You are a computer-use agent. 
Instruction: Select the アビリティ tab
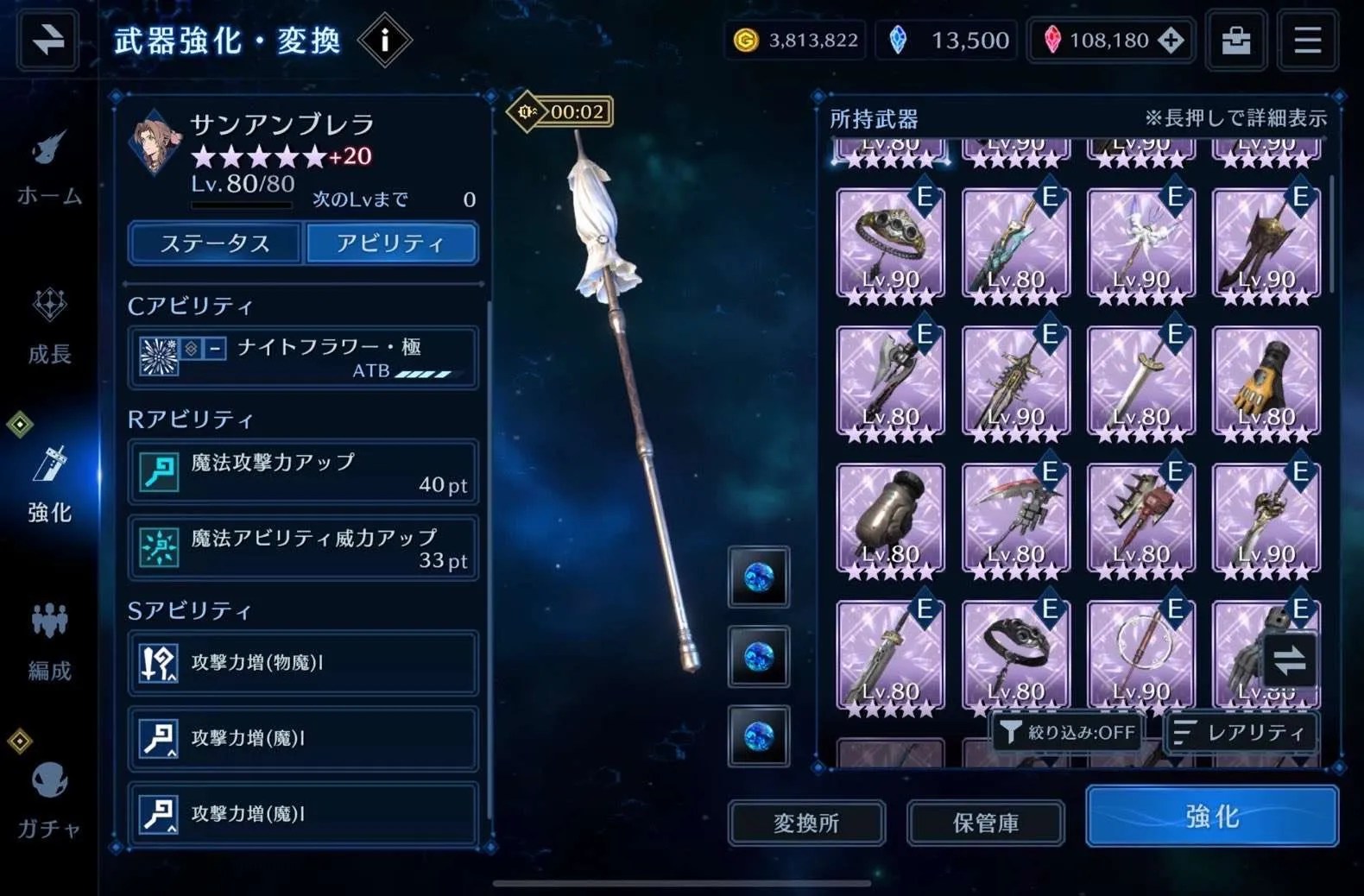(391, 243)
